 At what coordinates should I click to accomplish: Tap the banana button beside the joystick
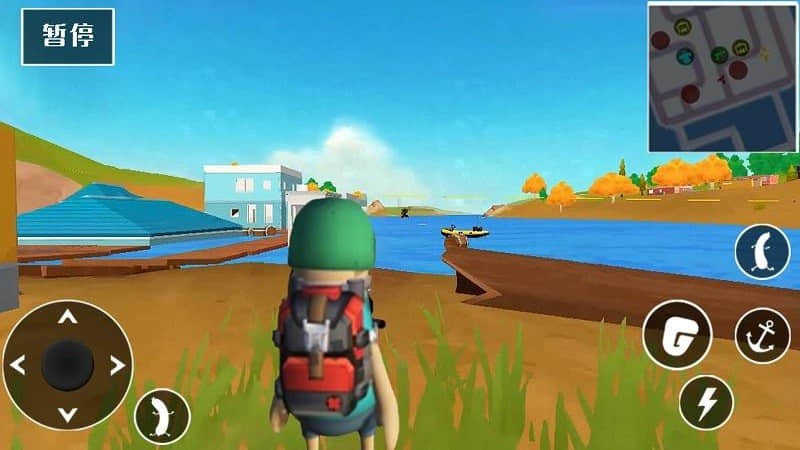coord(162,413)
